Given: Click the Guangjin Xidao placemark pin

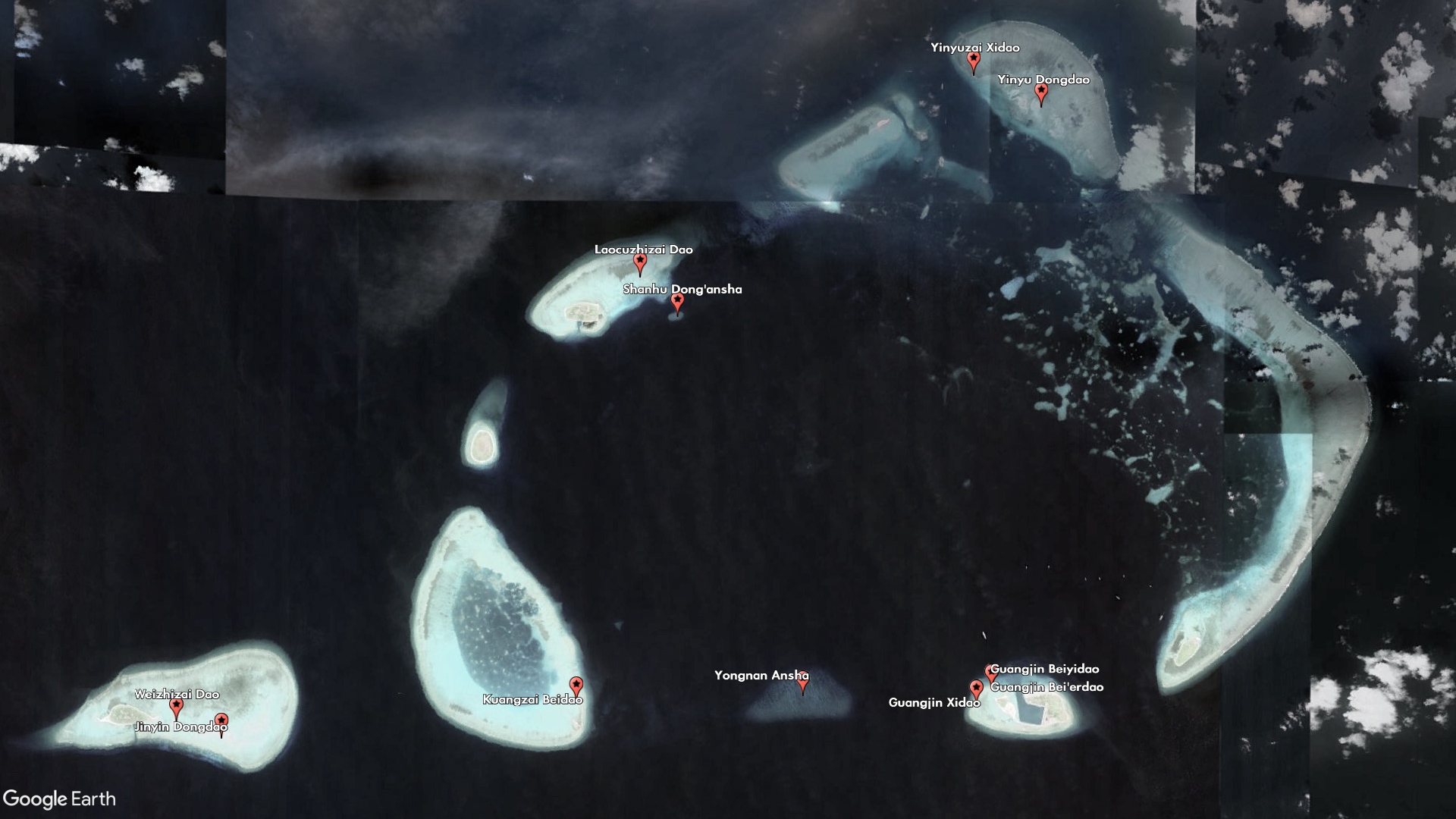Looking at the screenshot, I should (976, 689).
